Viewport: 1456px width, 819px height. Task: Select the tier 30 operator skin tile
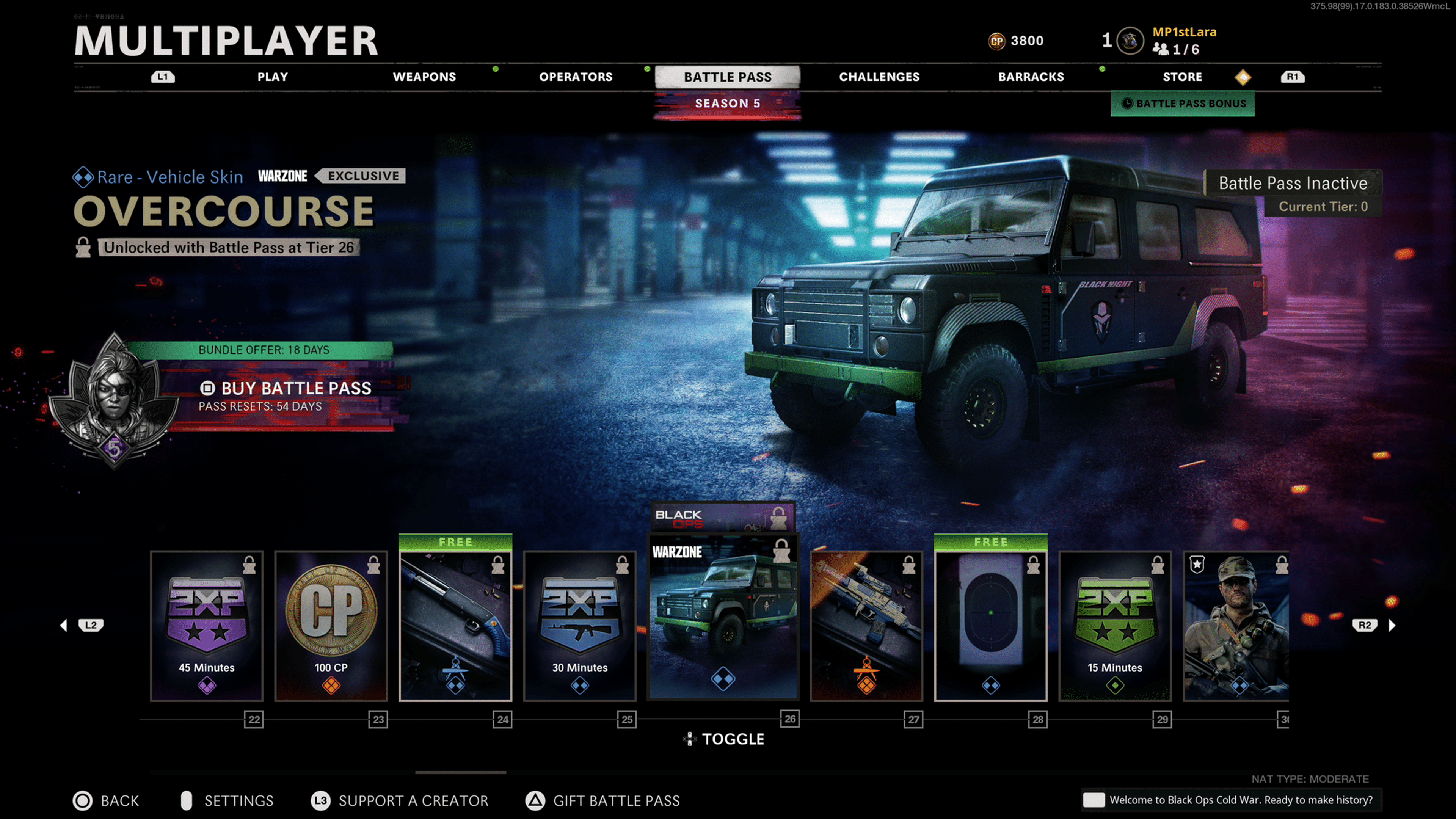pos(1236,626)
